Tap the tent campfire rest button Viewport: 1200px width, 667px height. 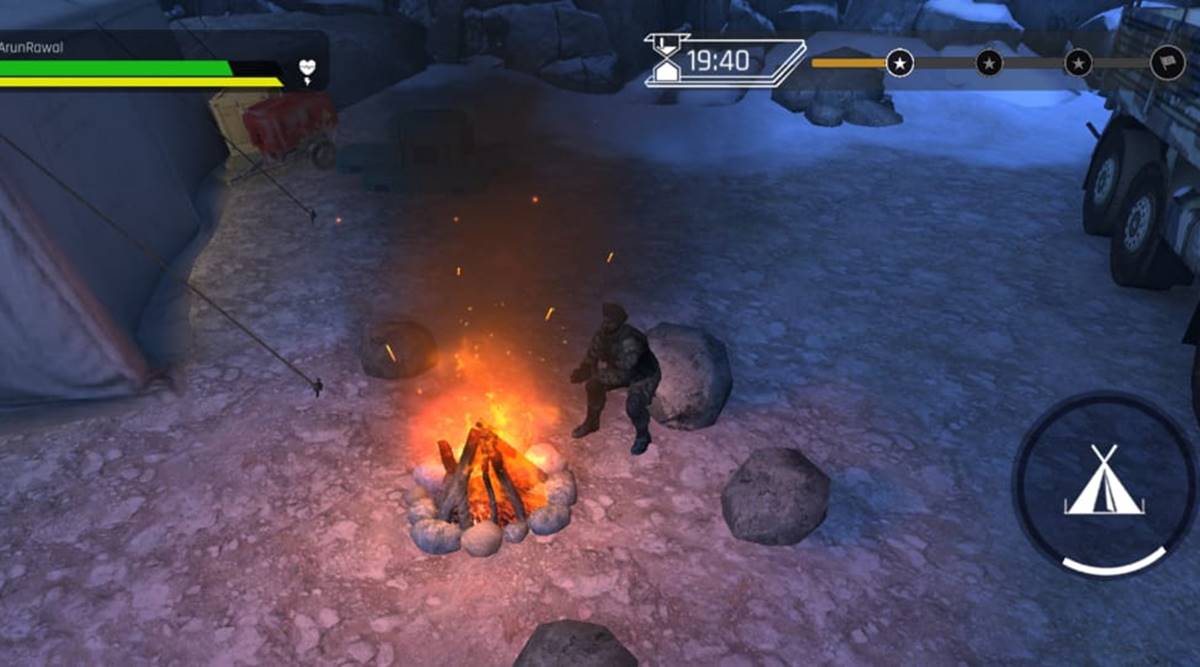tap(1104, 483)
